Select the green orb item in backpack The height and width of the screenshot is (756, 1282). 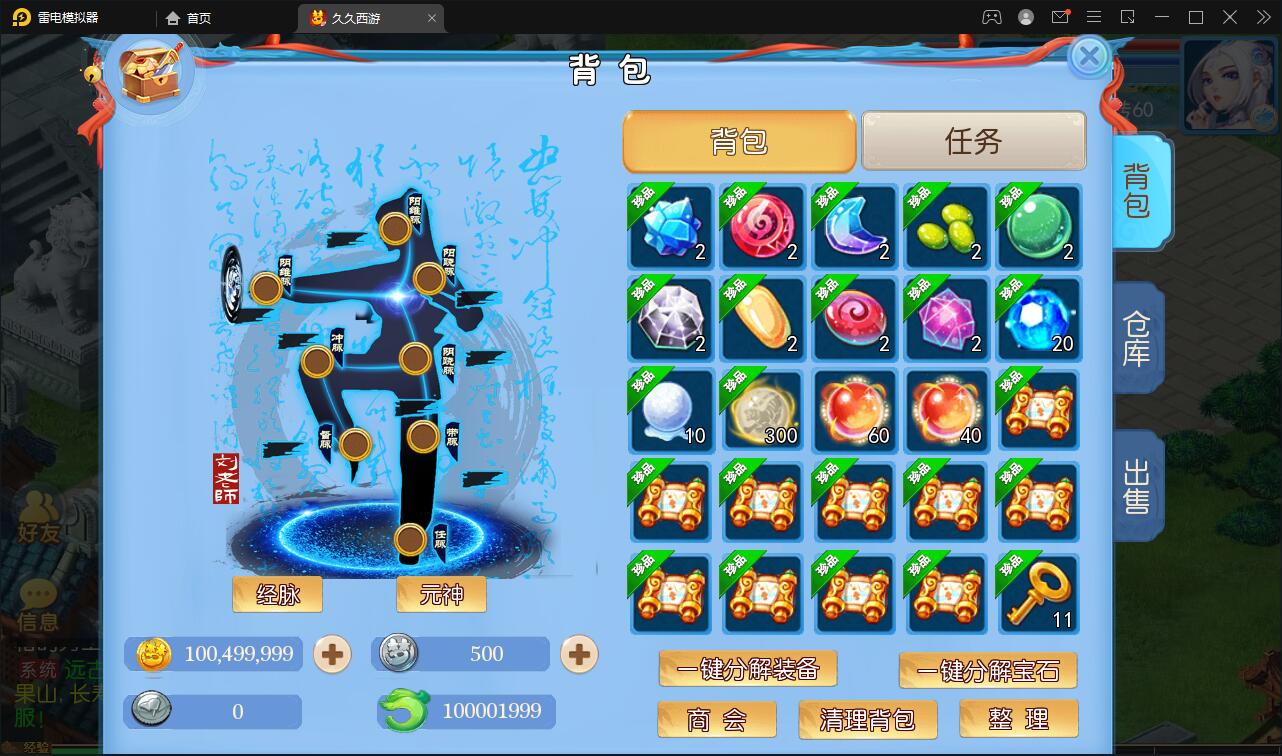coord(1039,227)
